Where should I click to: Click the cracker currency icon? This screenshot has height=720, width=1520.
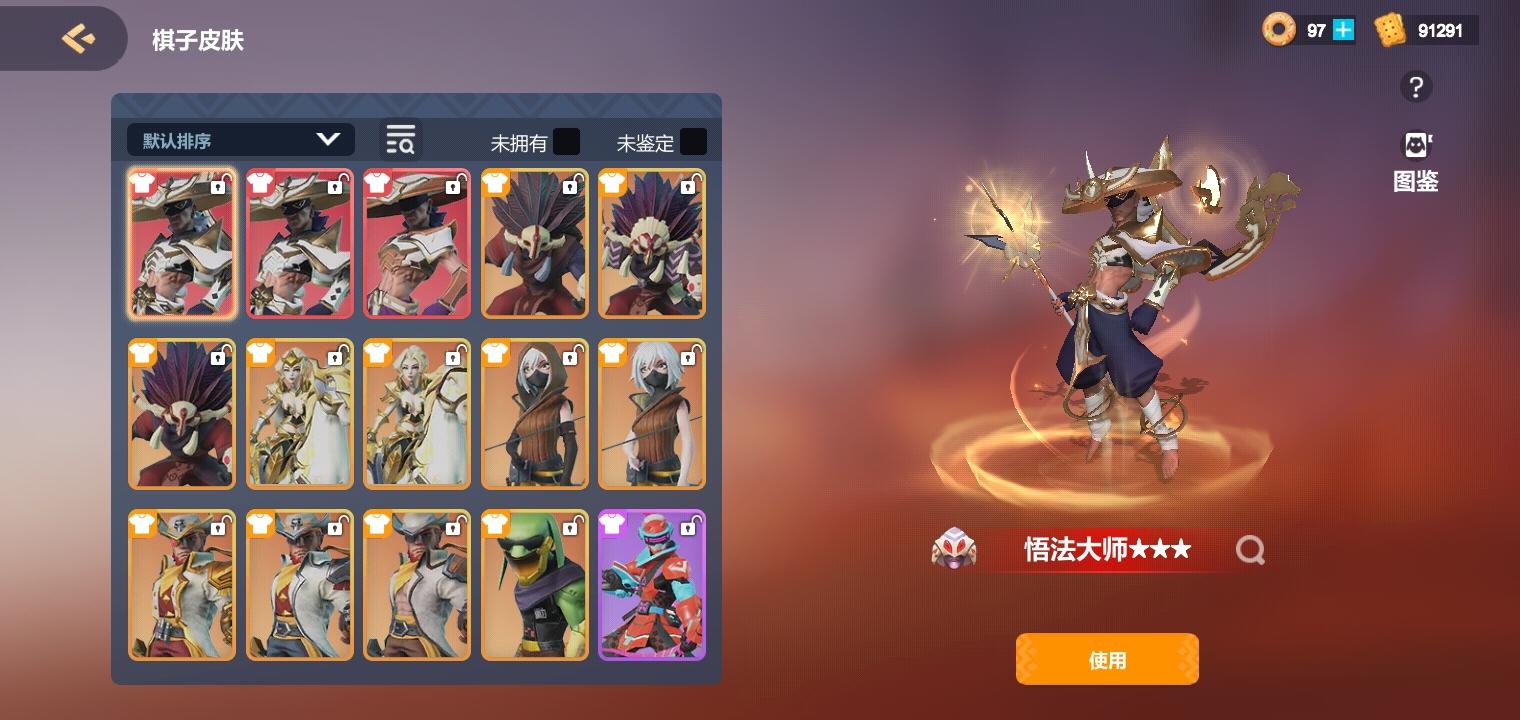click(1388, 31)
